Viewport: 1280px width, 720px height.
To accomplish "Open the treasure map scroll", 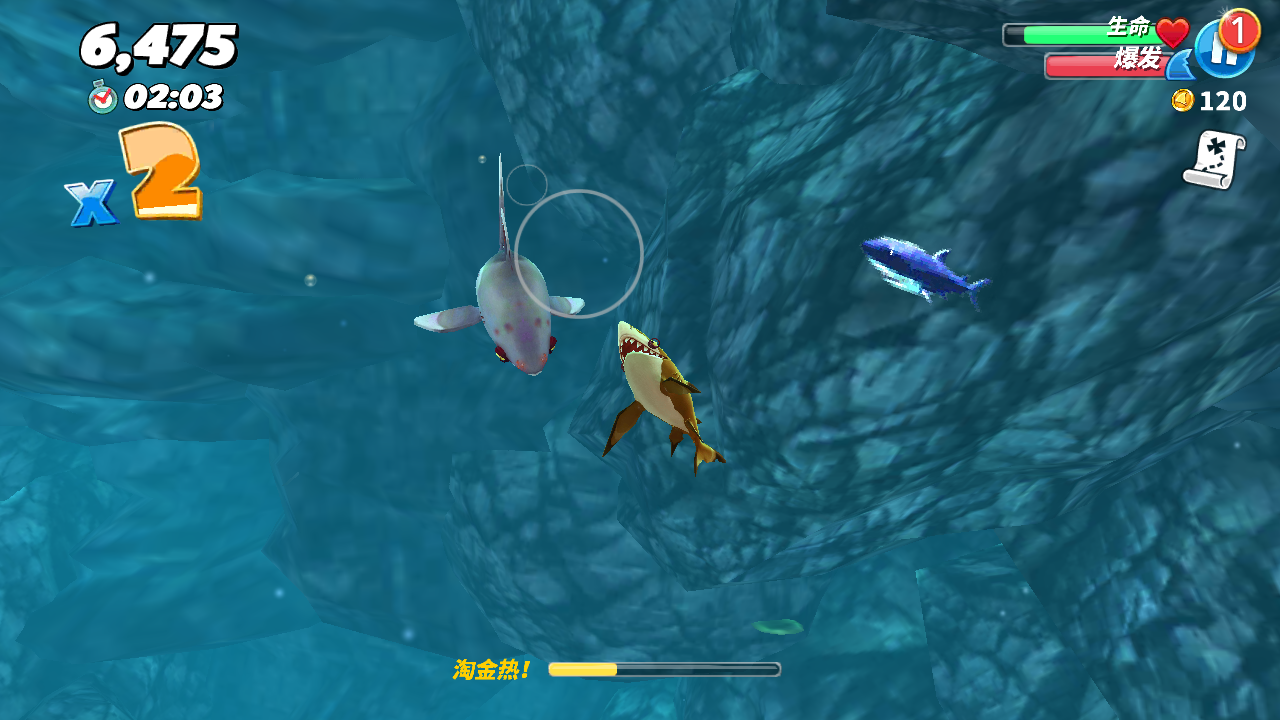I will tap(1214, 160).
